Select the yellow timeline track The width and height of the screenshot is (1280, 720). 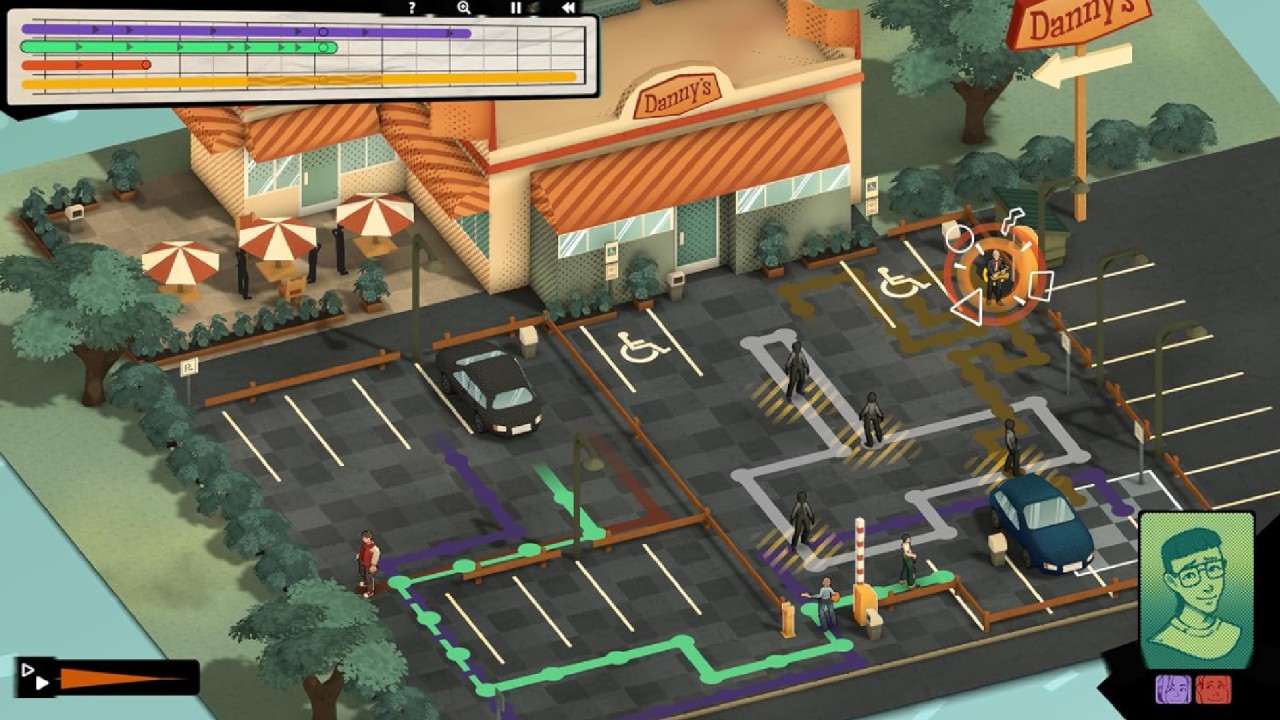(x=298, y=78)
